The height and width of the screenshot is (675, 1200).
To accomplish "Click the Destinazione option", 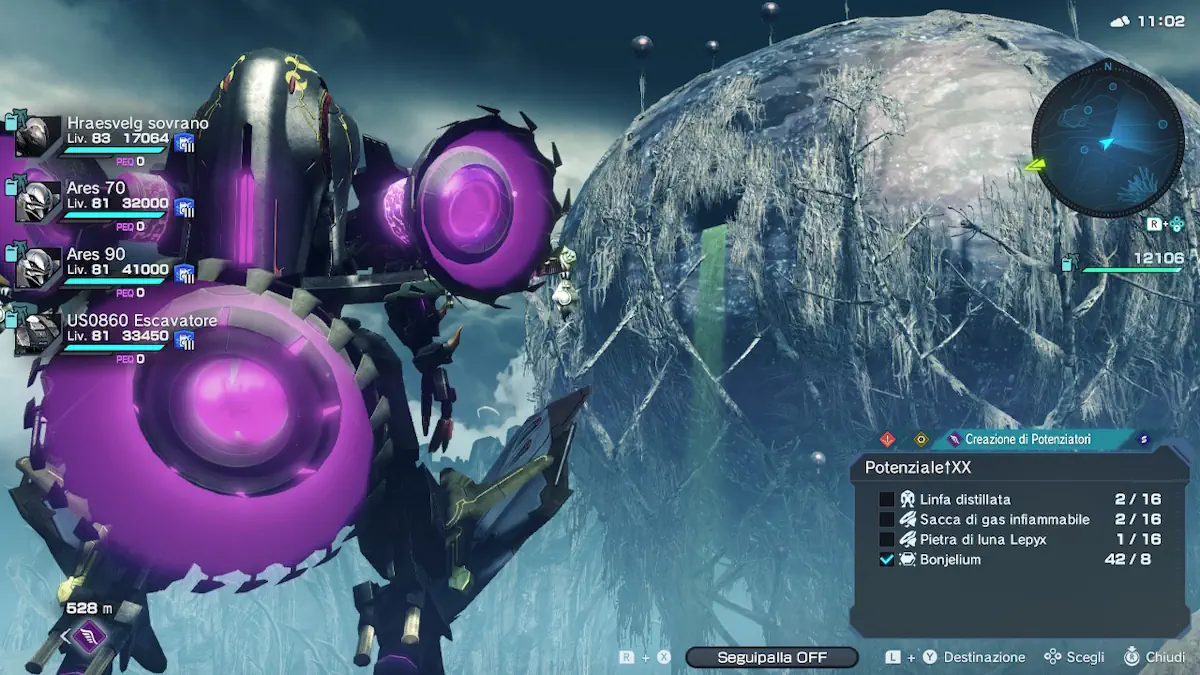I will click(984, 657).
